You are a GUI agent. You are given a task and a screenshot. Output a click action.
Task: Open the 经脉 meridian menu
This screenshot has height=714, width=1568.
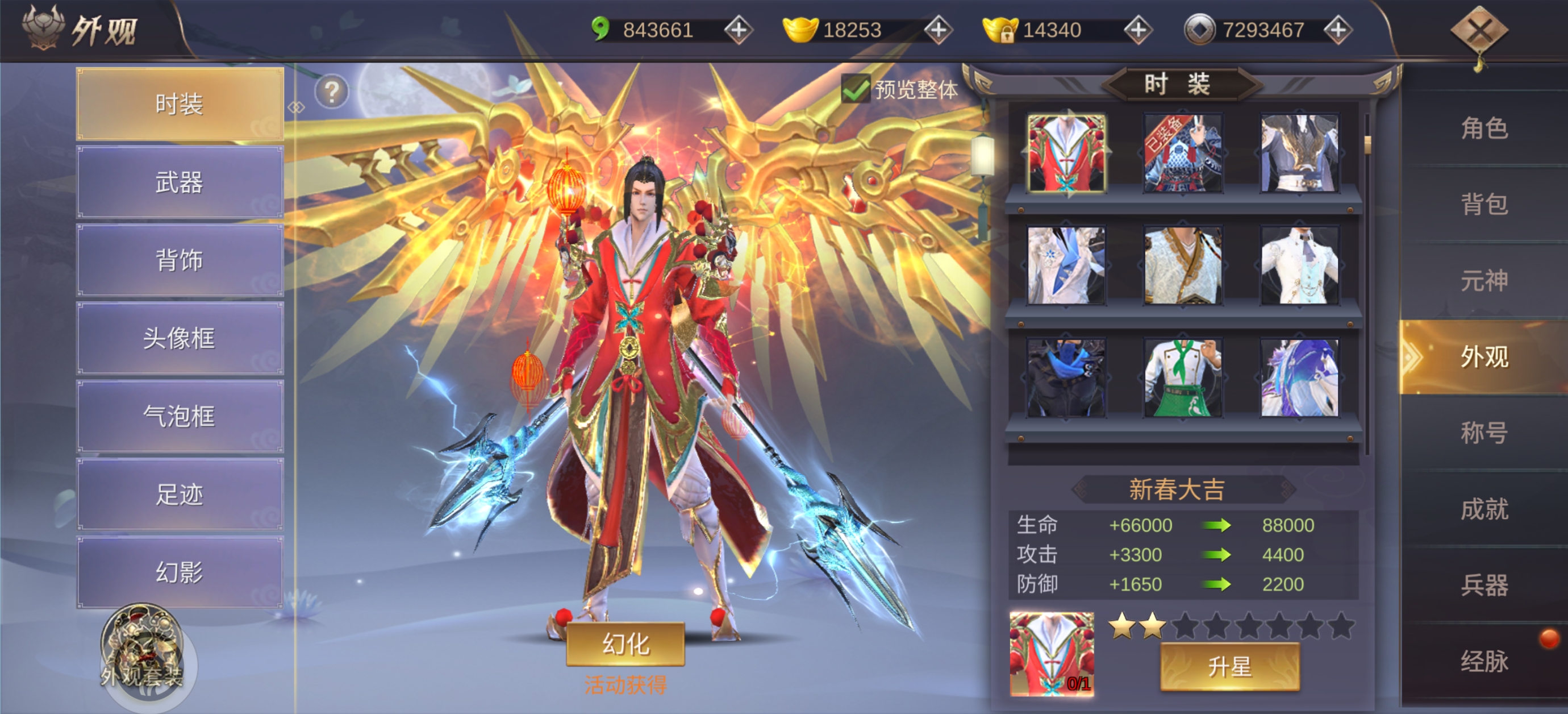tap(1484, 661)
